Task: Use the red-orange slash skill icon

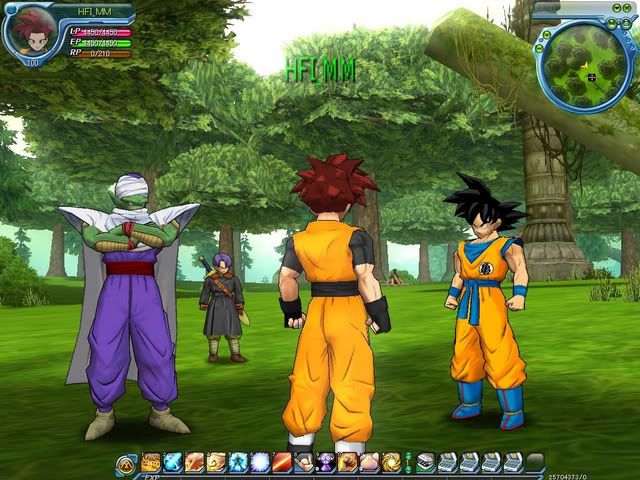Action: coord(282,462)
